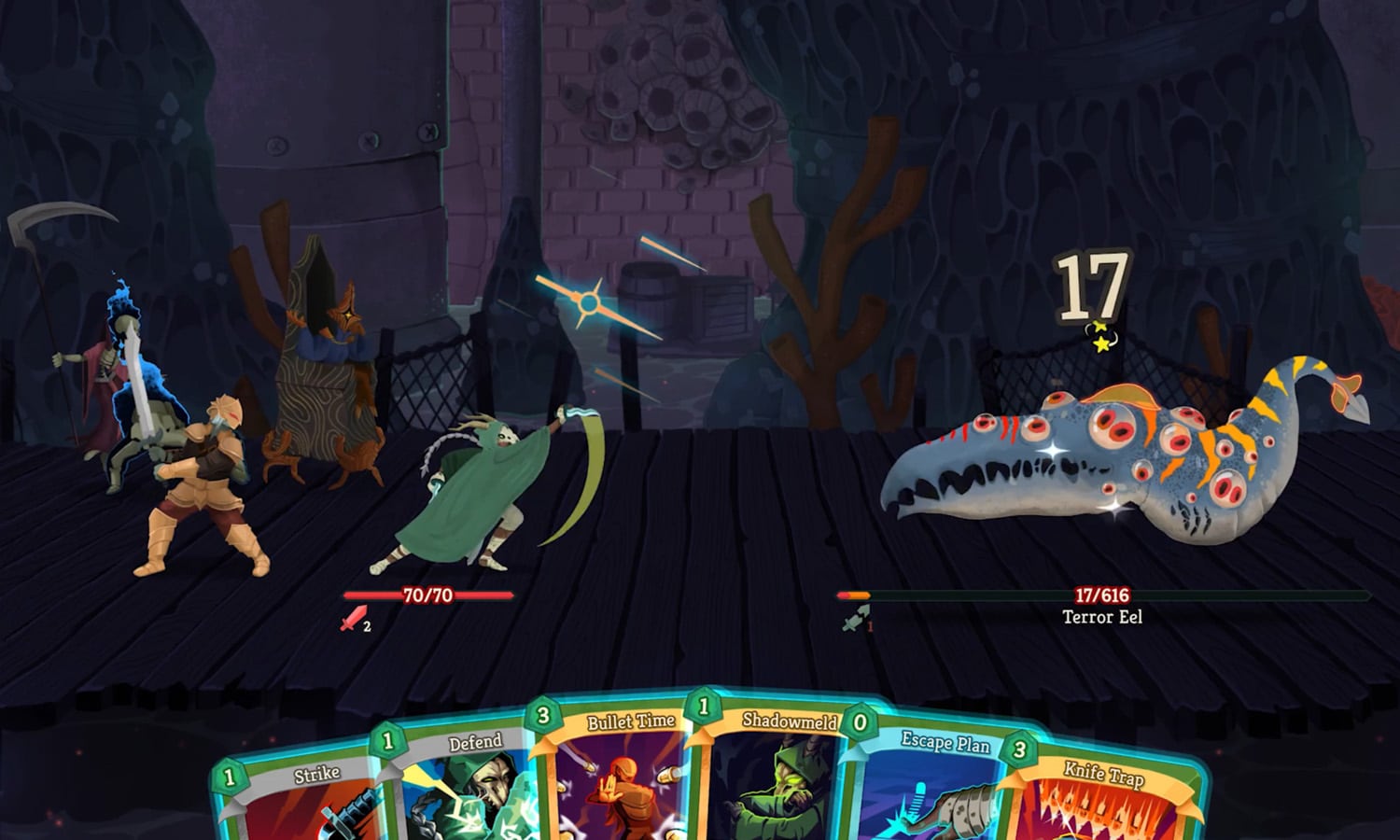Inspect the player's red sword status icon

tap(354, 619)
